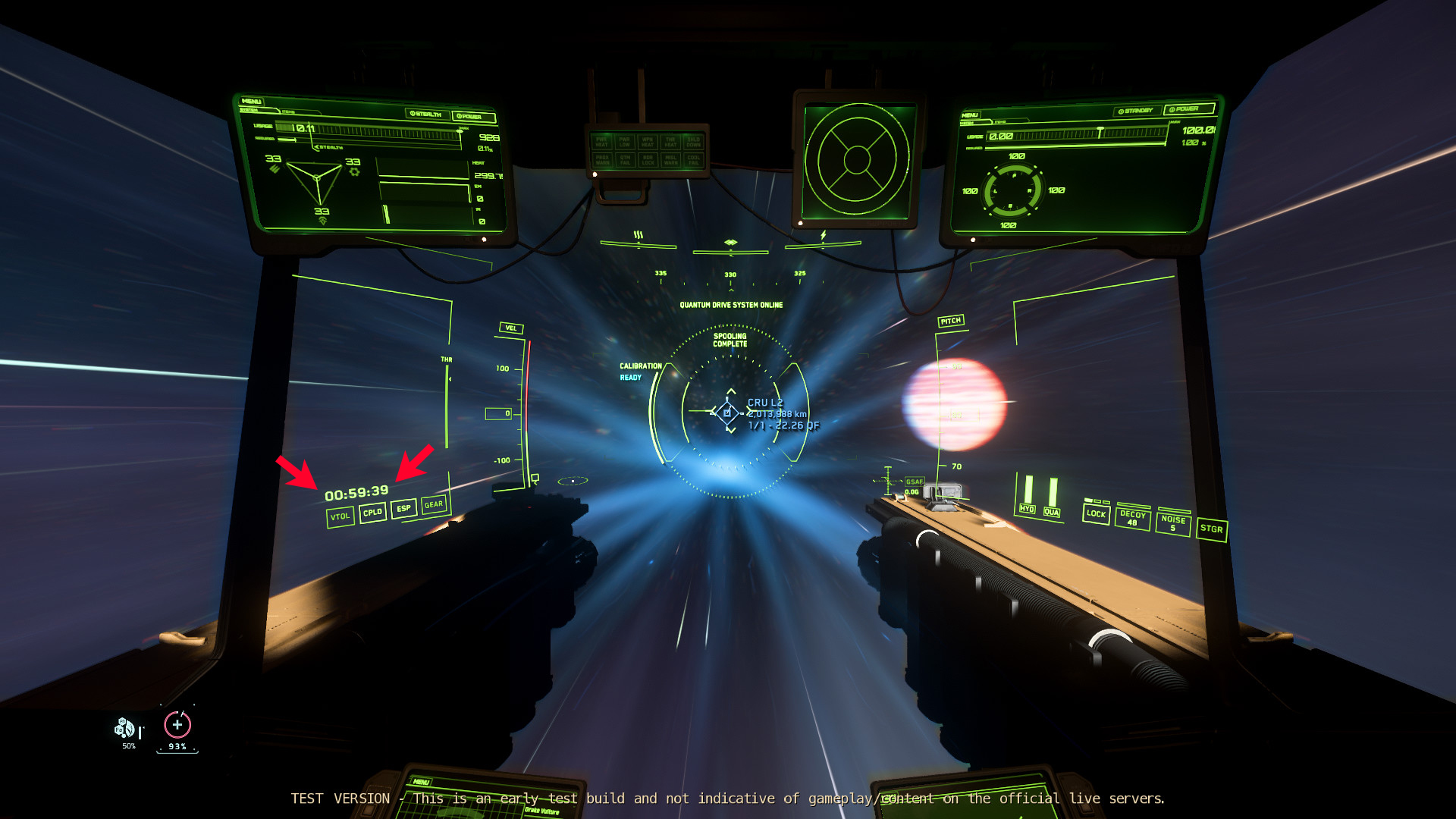Click the WPN HEAT warning light
Screen dimensions: 1456x819
(x=648, y=142)
